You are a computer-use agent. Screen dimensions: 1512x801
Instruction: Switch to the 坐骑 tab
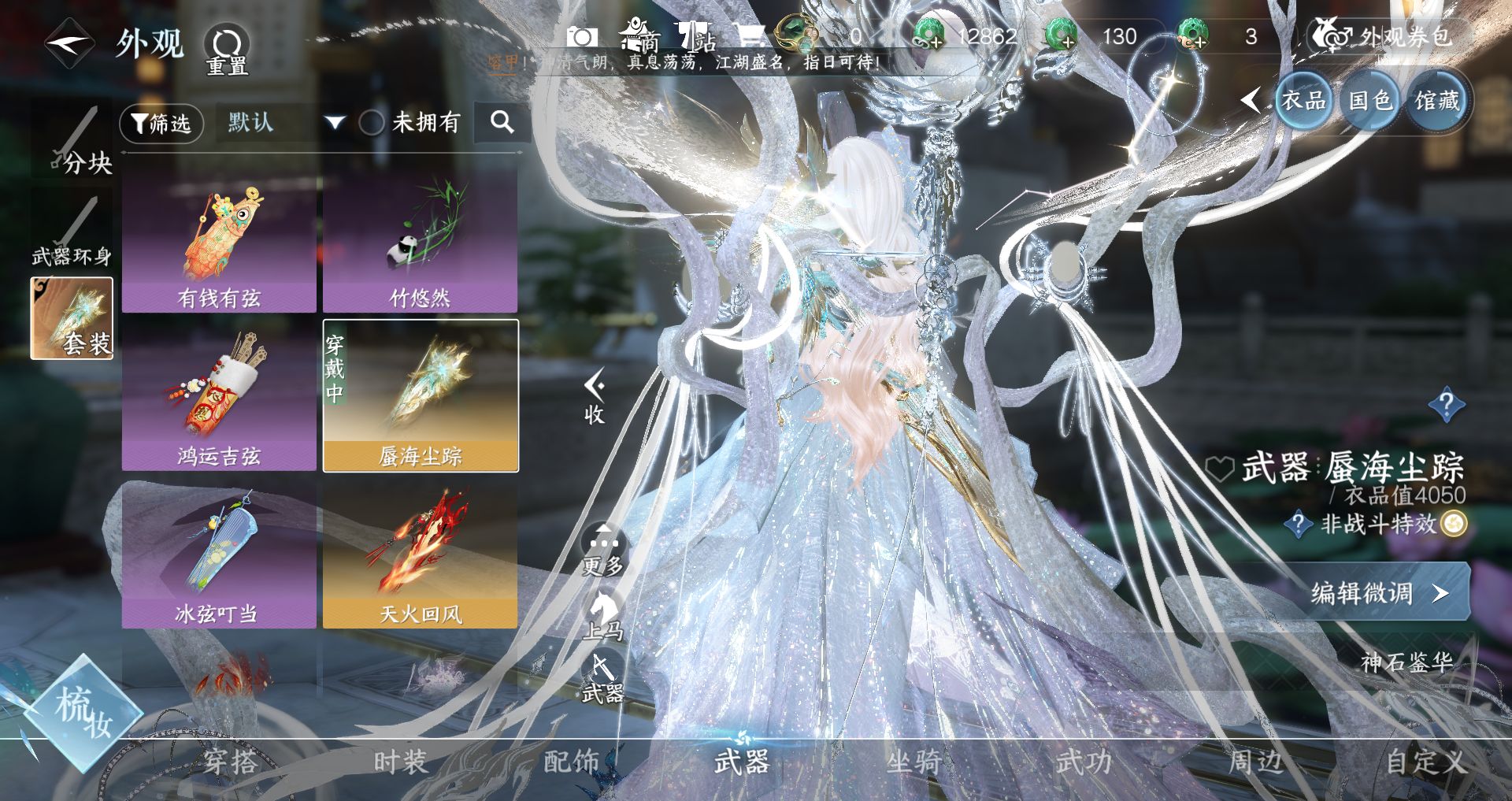pos(913,762)
